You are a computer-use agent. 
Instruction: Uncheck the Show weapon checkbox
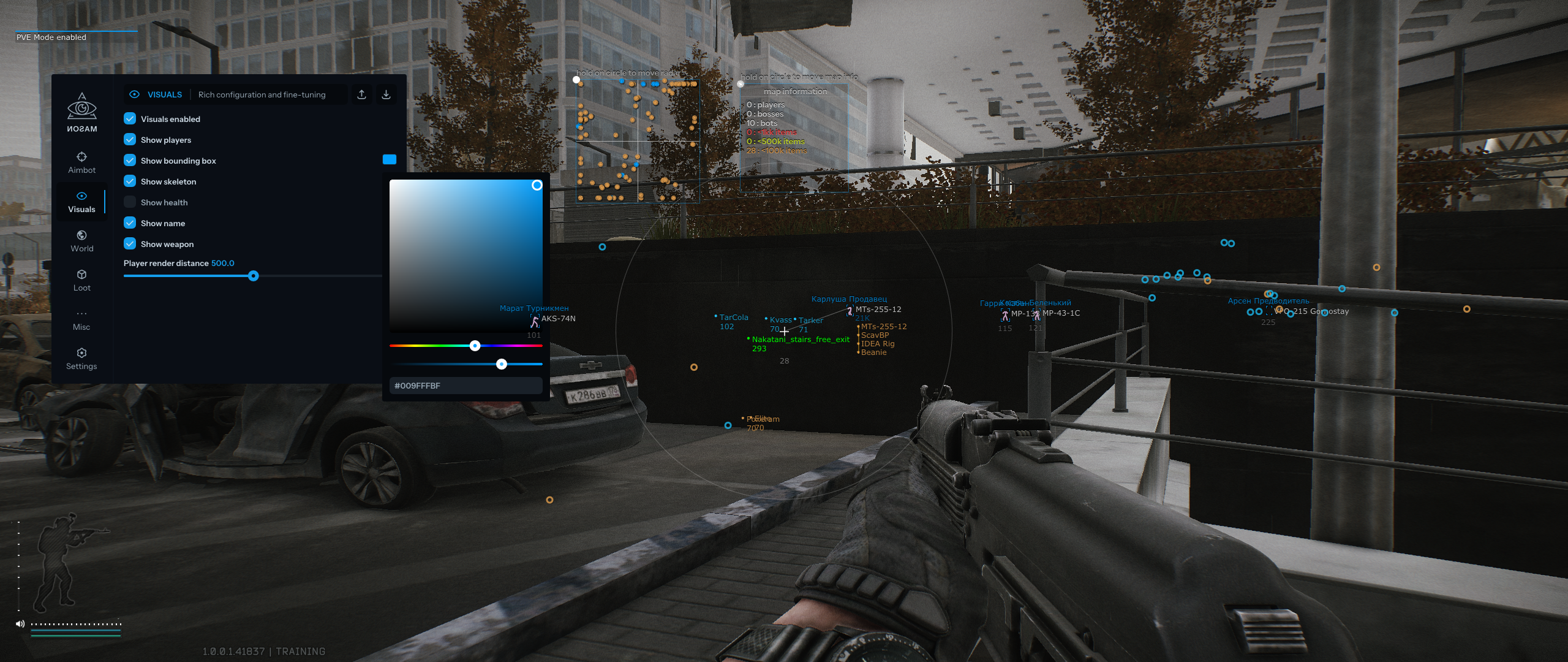[130, 243]
